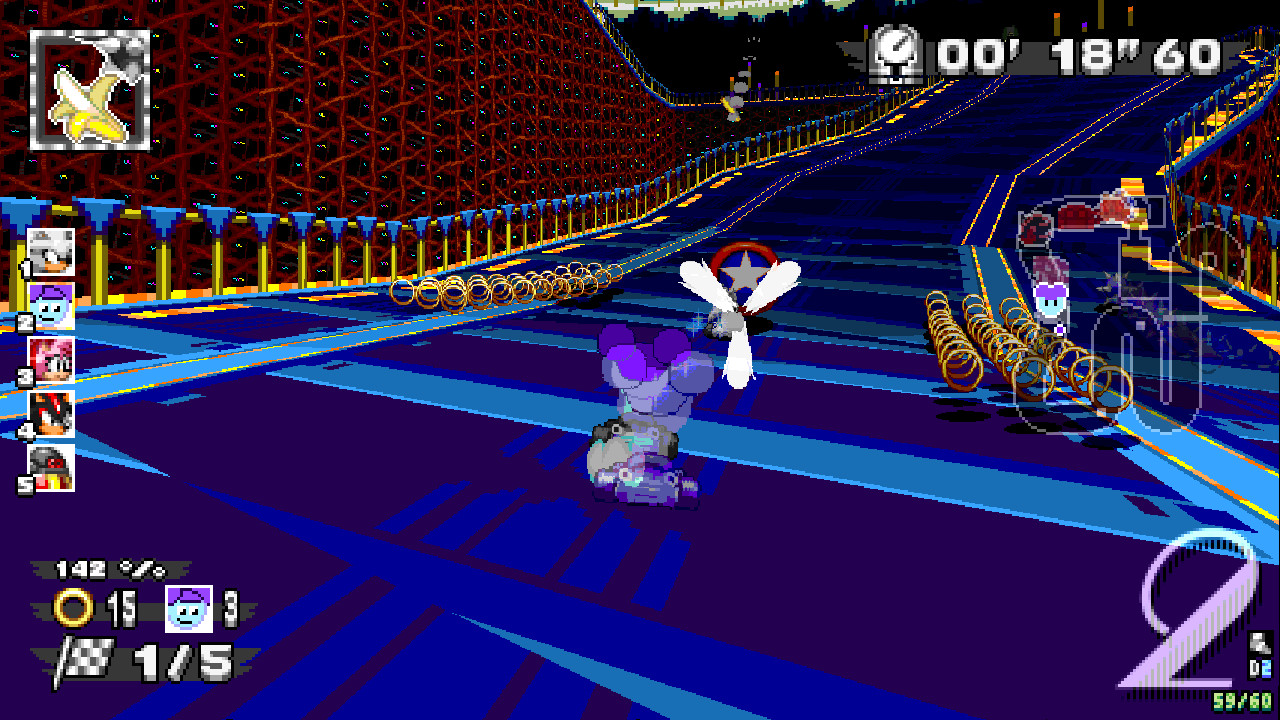The width and height of the screenshot is (1280, 720).
Task: Select the blue racer portrait in second place
Action: tap(53, 306)
